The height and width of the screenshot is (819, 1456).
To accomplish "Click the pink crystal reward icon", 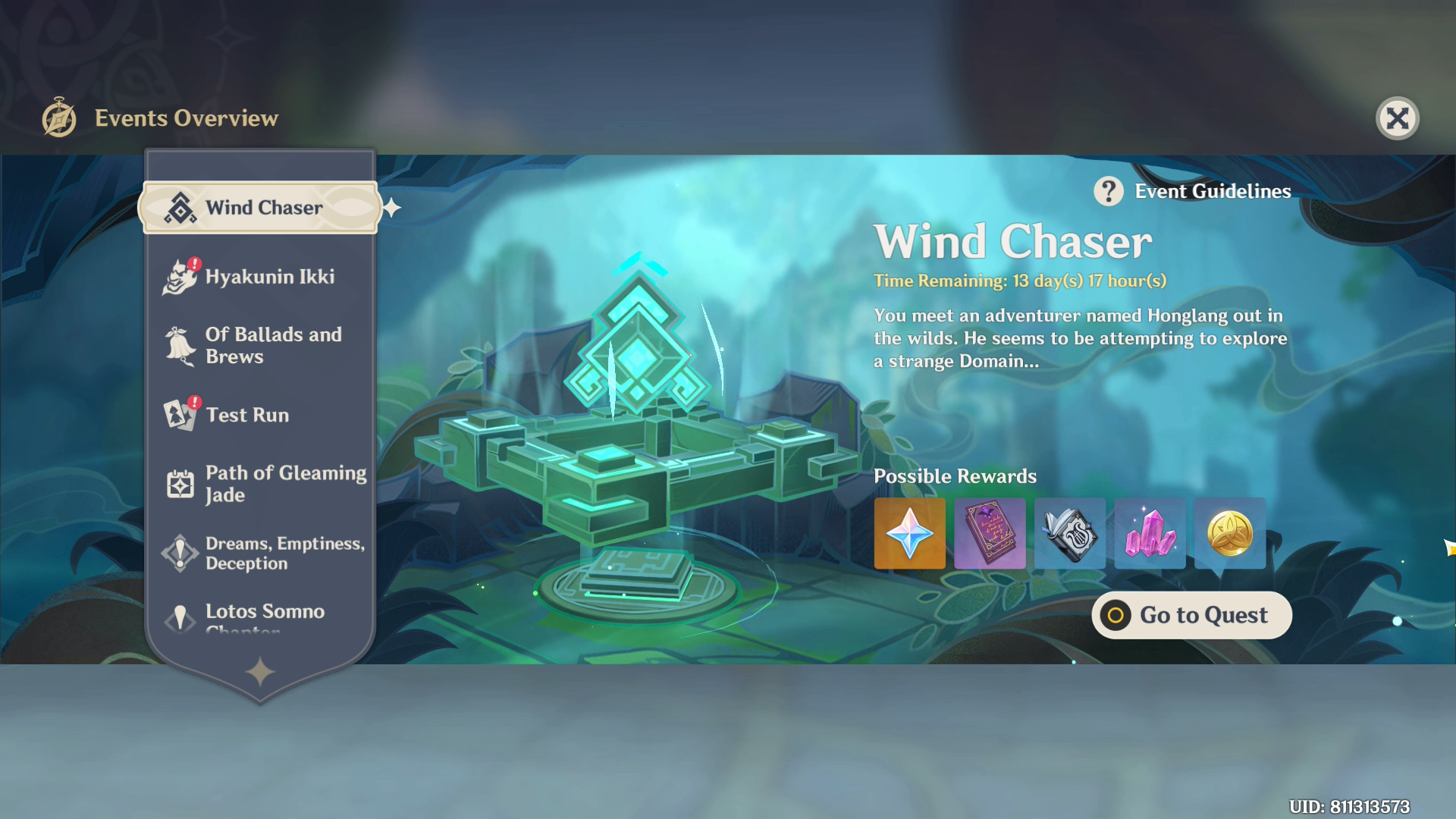I will 1150,534.
